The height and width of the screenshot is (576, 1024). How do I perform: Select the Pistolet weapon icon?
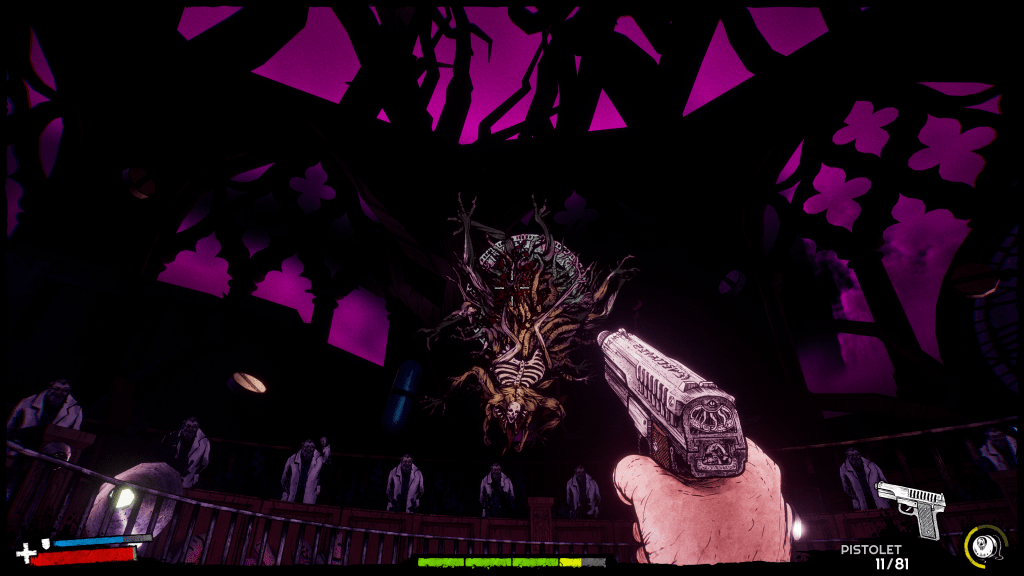tap(910, 505)
